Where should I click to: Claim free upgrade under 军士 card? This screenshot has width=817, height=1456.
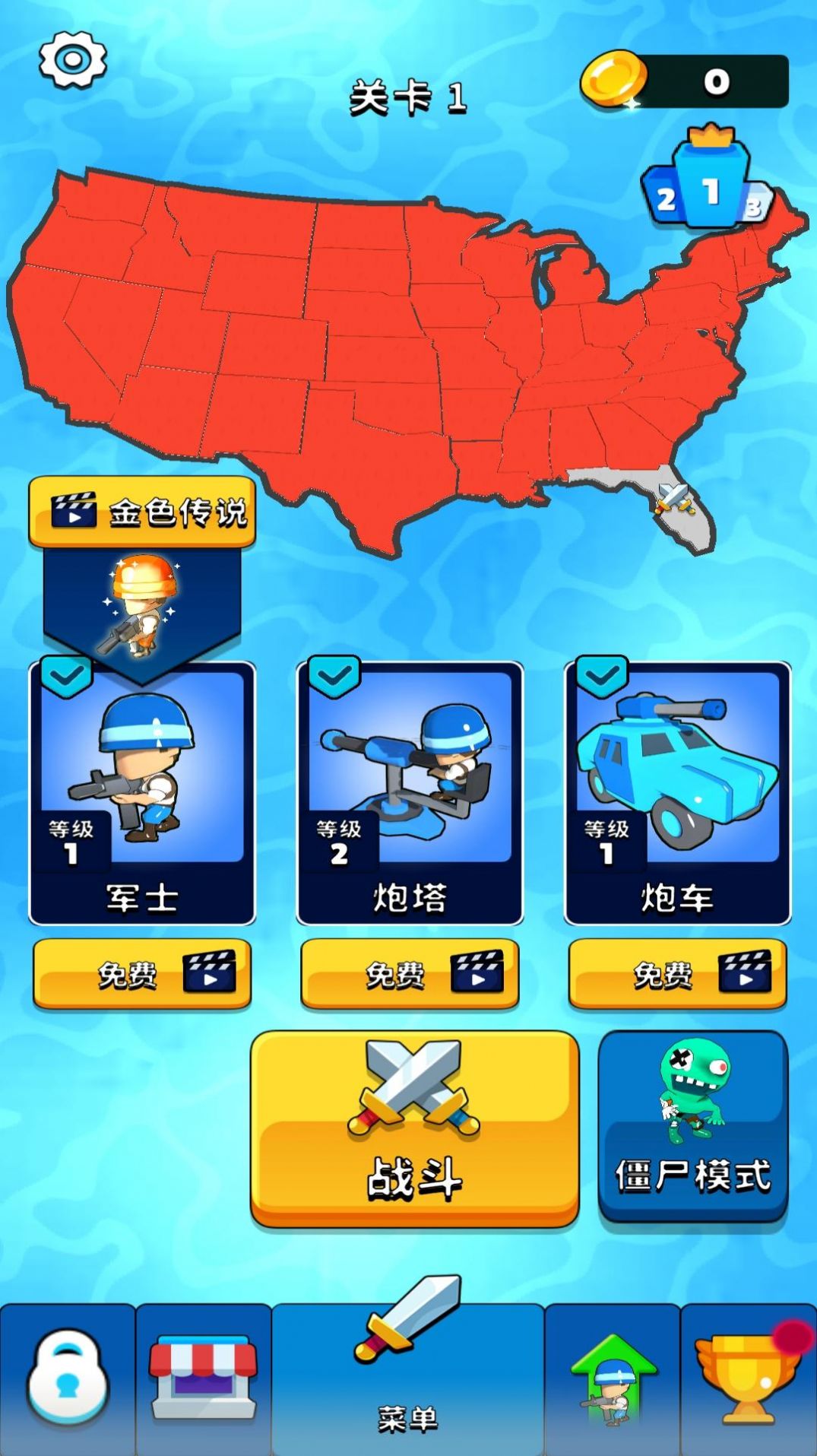pos(142,974)
